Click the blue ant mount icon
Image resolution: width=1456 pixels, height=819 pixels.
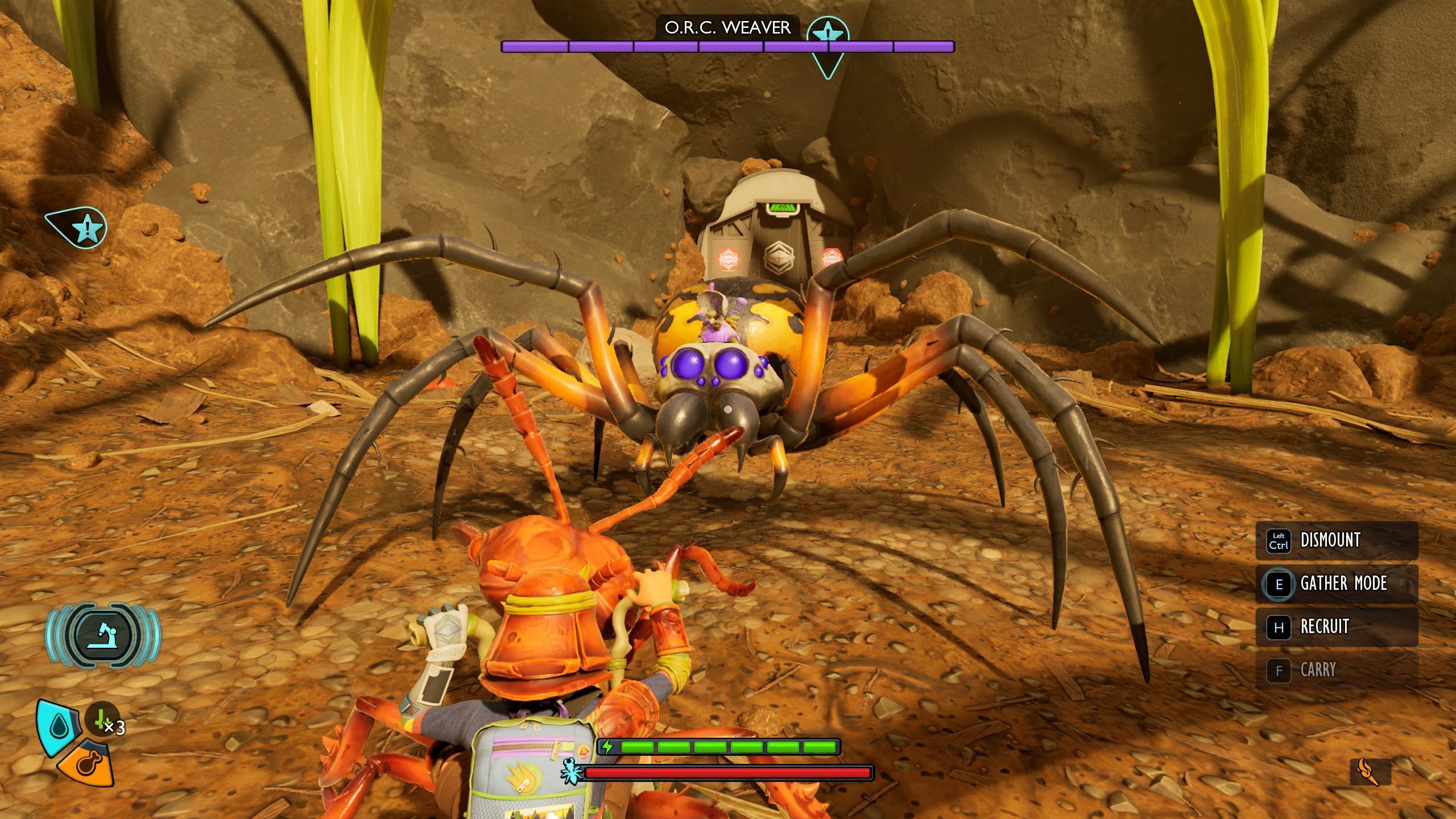(x=570, y=771)
